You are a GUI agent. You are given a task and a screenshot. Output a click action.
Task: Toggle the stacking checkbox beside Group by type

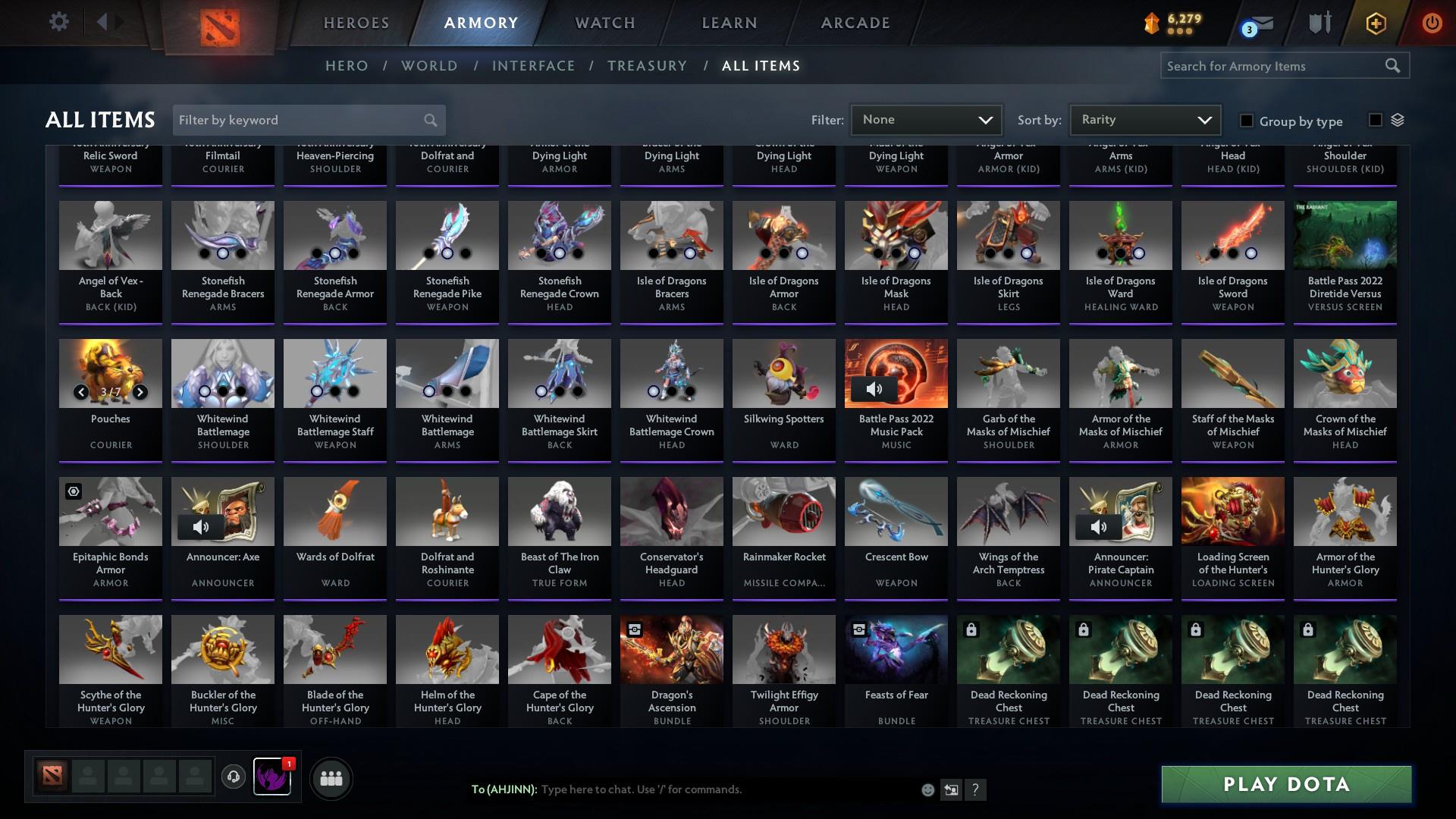[1374, 119]
